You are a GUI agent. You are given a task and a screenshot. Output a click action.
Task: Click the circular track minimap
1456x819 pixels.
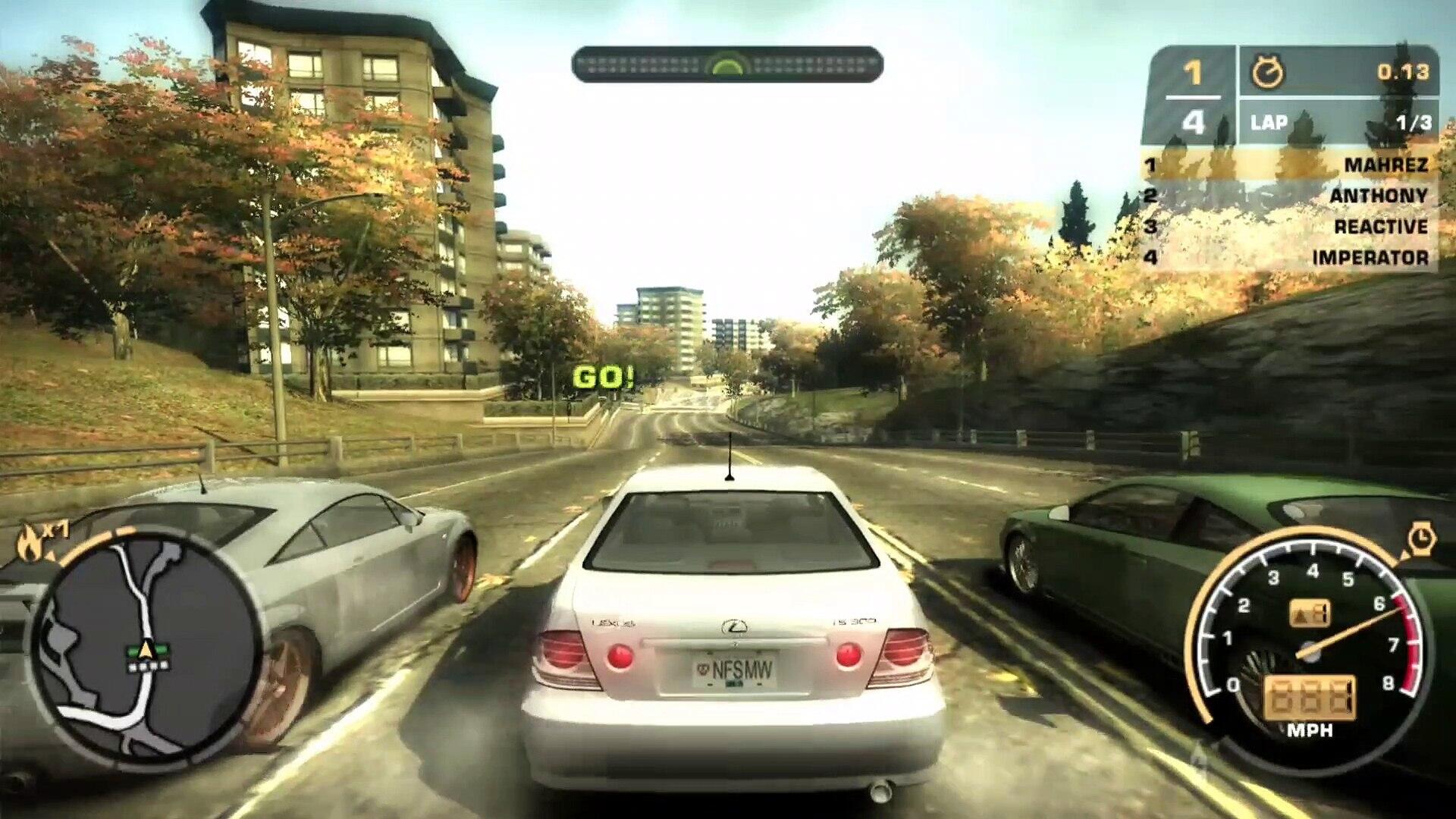(x=144, y=649)
